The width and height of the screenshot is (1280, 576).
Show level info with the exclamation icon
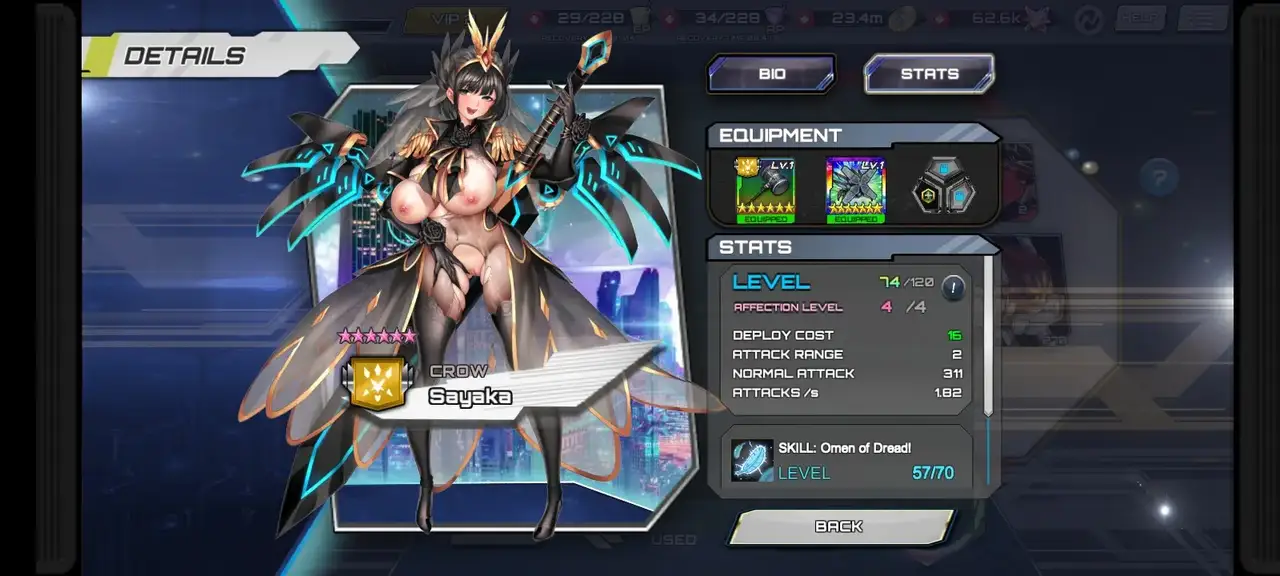click(x=953, y=288)
